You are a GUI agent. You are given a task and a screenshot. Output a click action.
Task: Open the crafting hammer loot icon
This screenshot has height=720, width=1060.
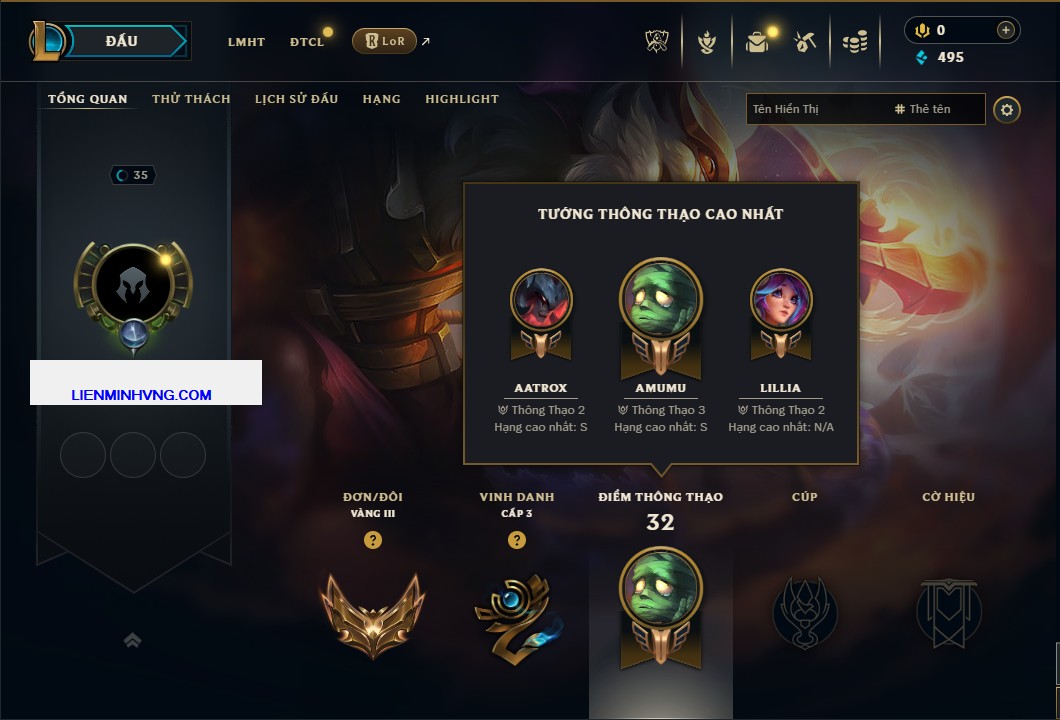pos(805,42)
